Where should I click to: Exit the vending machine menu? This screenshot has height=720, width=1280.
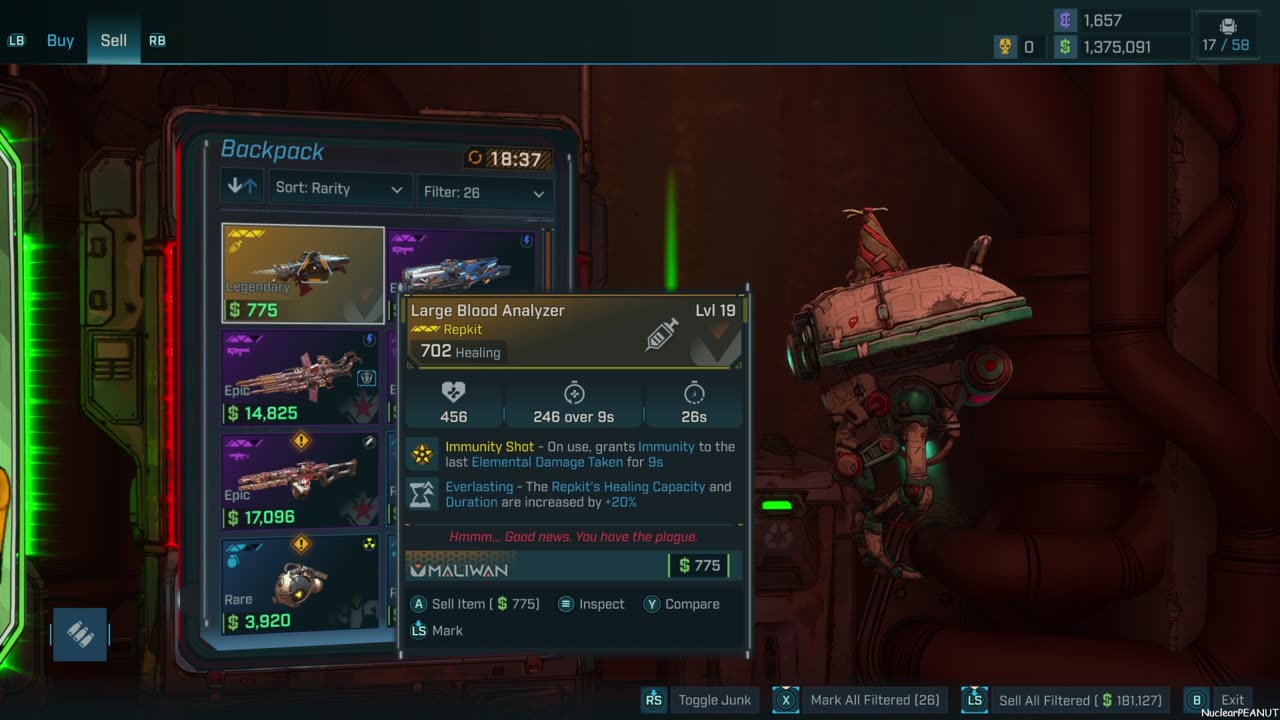(x=1220, y=700)
